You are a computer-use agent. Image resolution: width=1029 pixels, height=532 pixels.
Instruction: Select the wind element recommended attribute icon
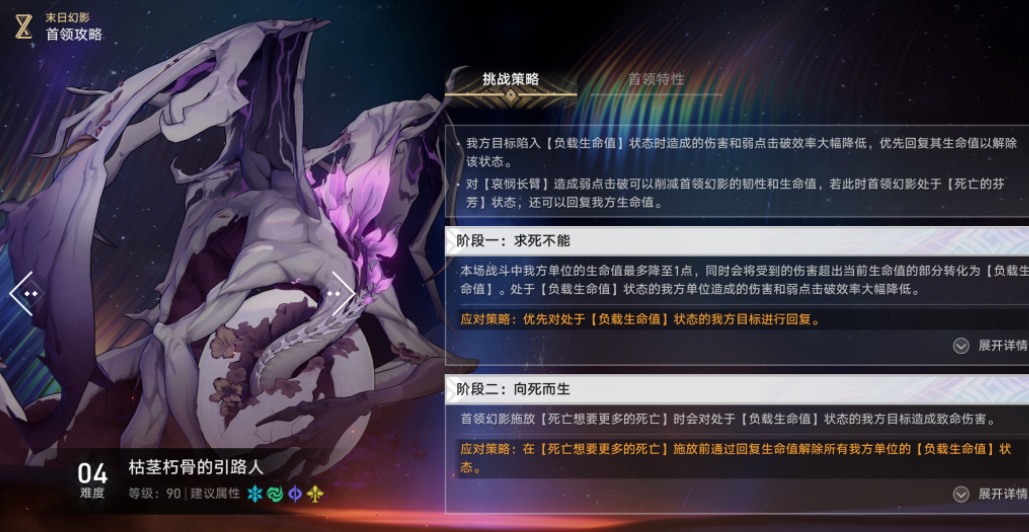tap(274, 494)
